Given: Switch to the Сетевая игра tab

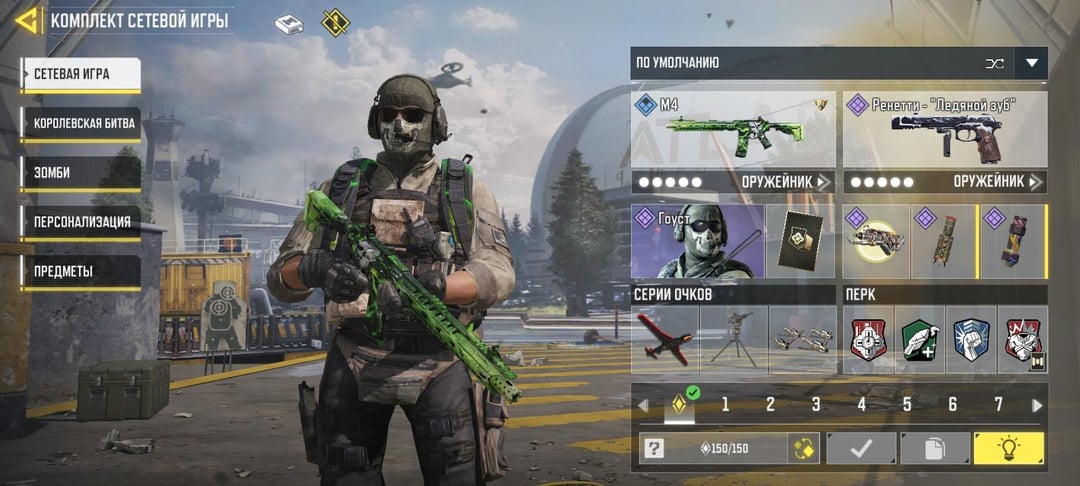Looking at the screenshot, I should pyautogui.click(x=81, y=74).
